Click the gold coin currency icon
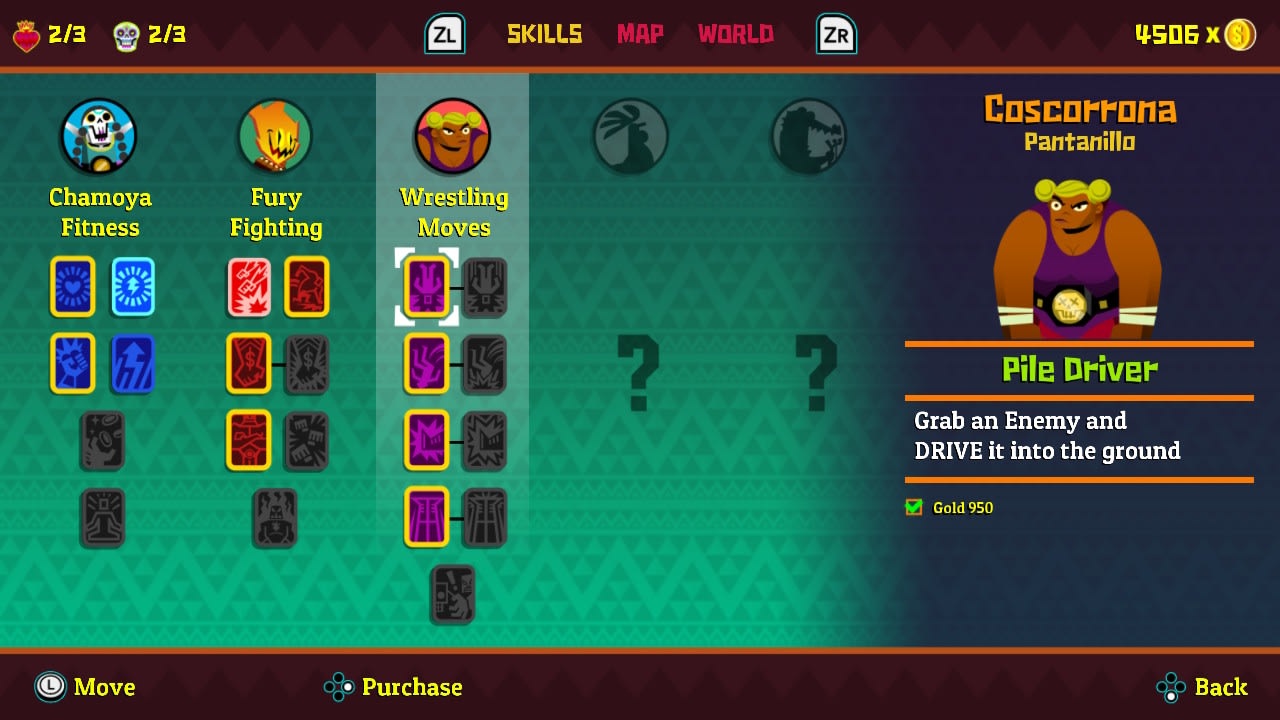 (x=1240, y=33)
